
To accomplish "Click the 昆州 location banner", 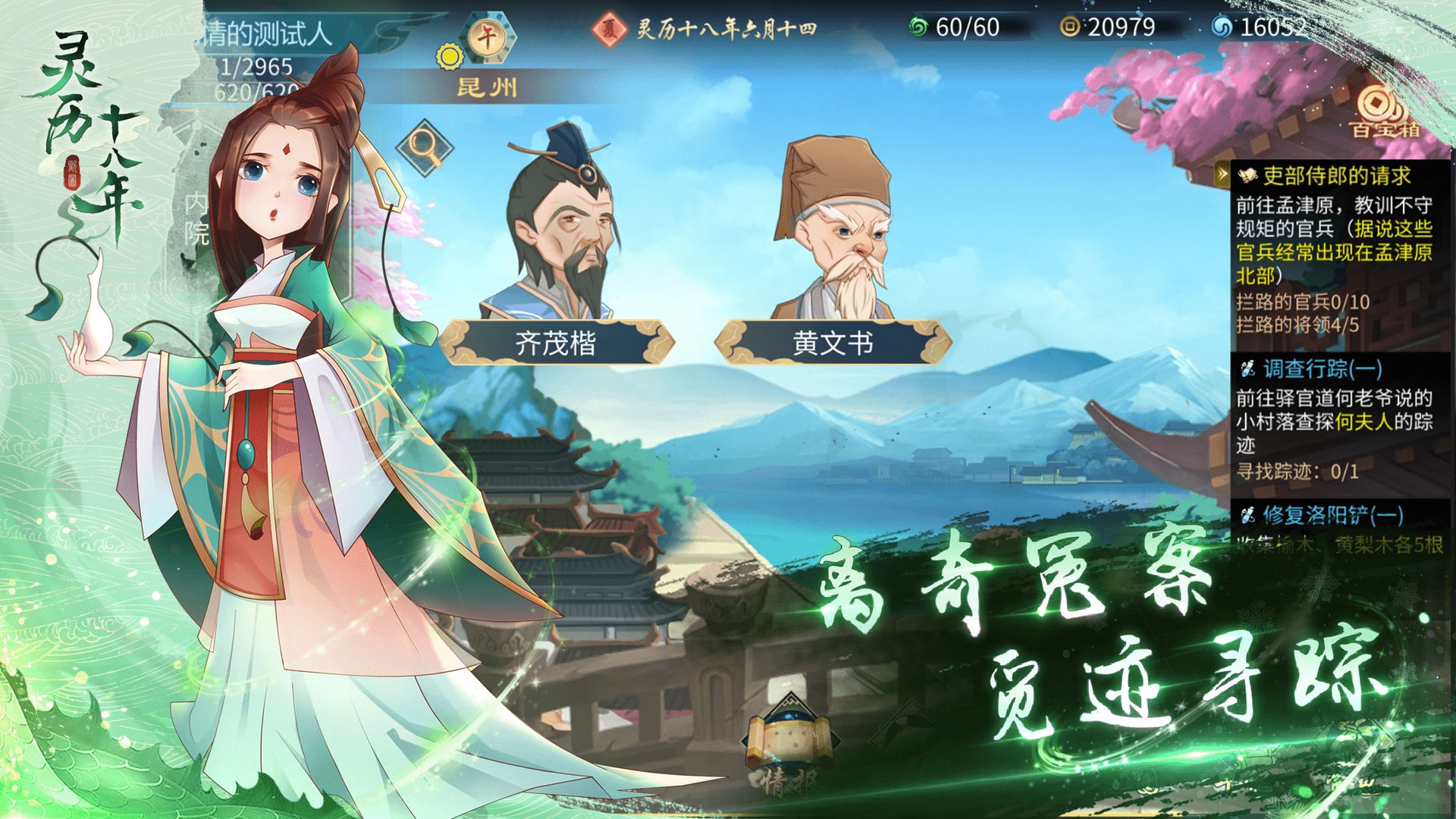I will pos(488,88).
